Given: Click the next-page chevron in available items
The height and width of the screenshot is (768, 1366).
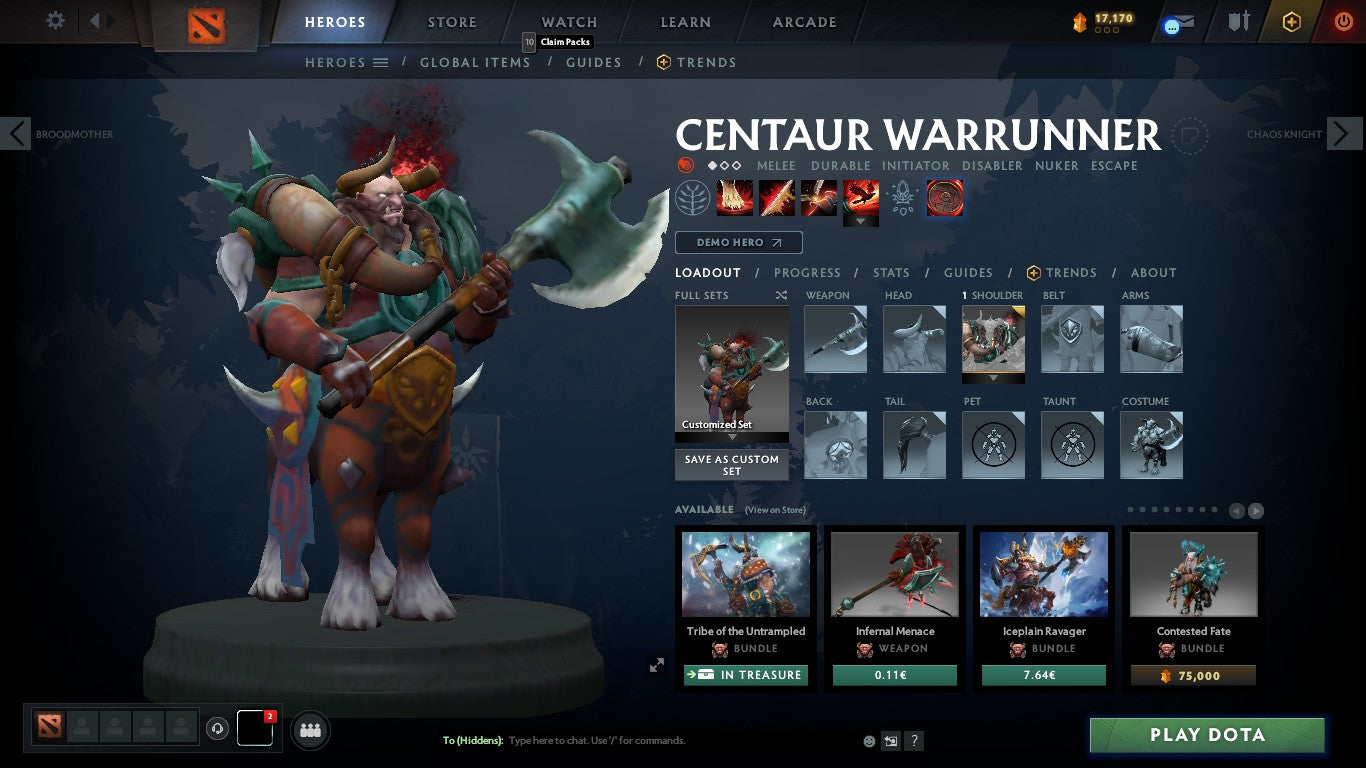Looking at the screenshot, I should tap(1254, 509).
